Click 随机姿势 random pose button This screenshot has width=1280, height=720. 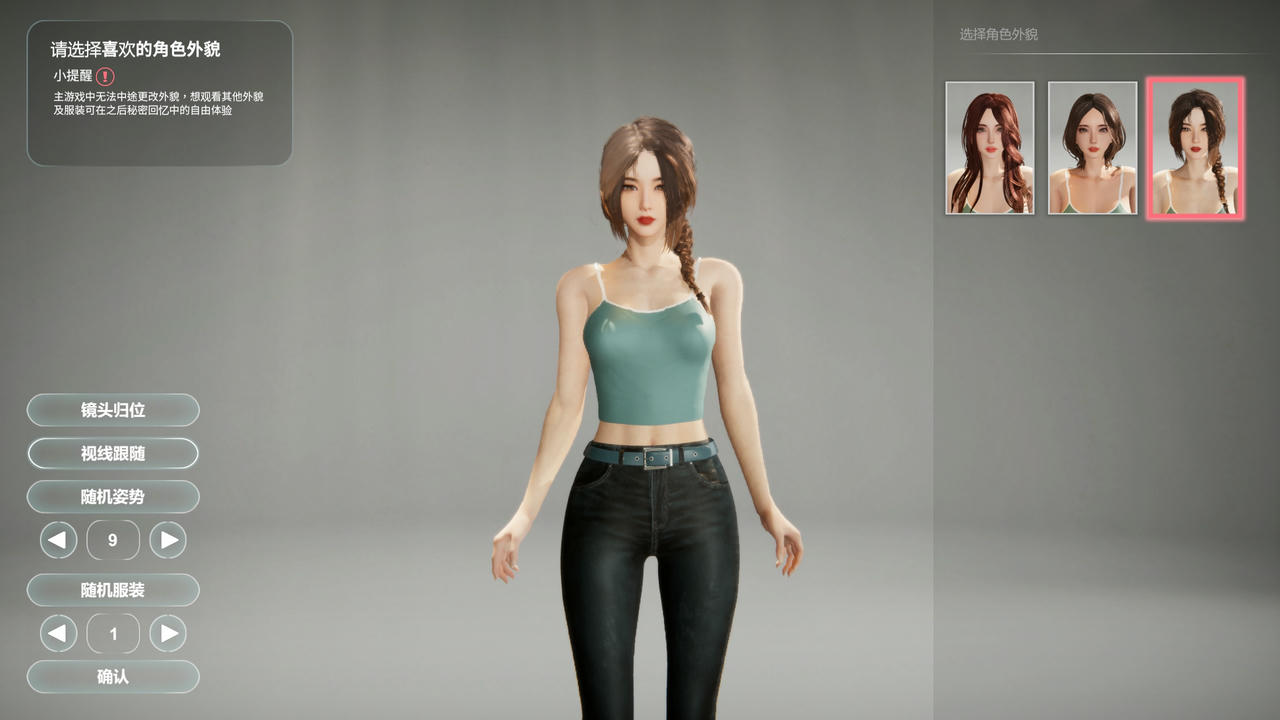tap(113, 496)
